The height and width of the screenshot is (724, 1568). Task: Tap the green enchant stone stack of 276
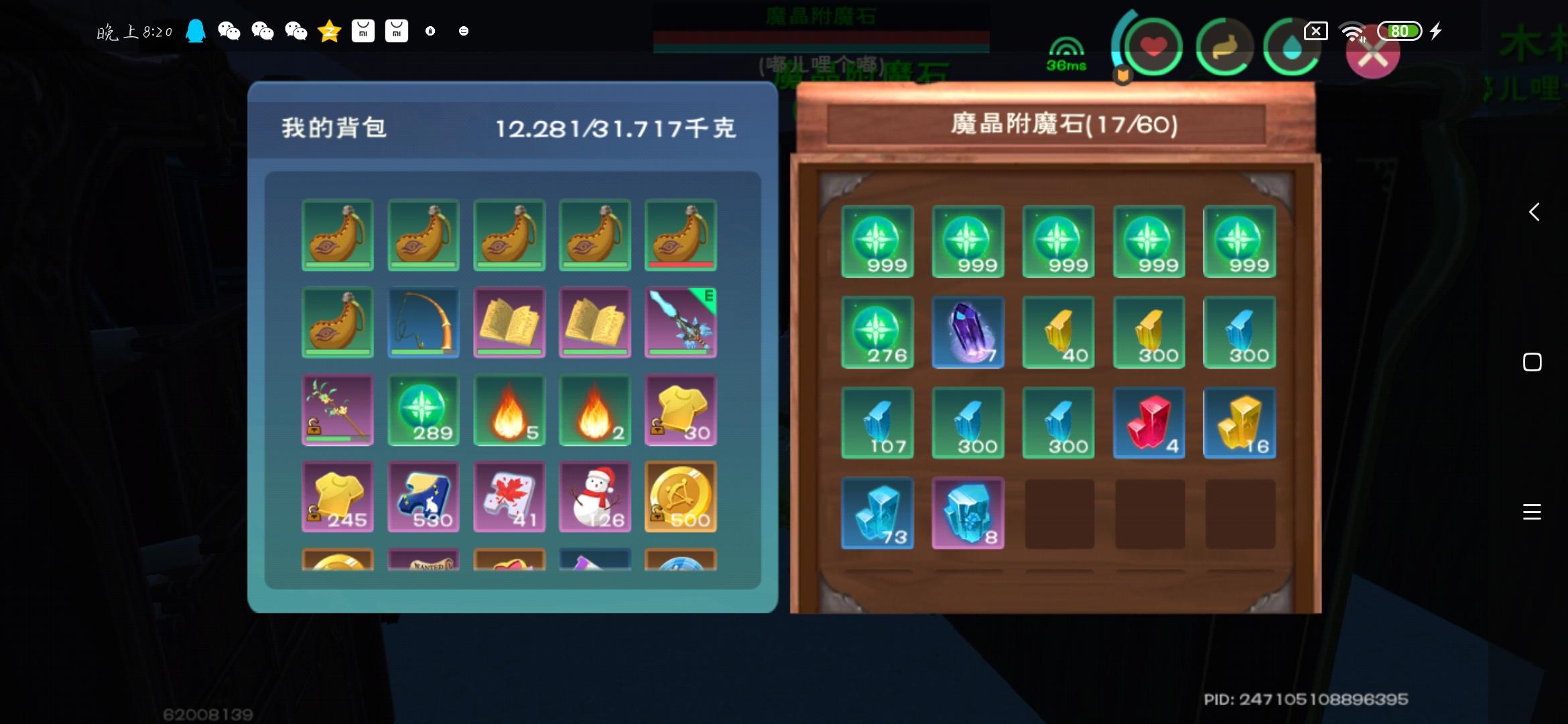[x=878, y=332]
